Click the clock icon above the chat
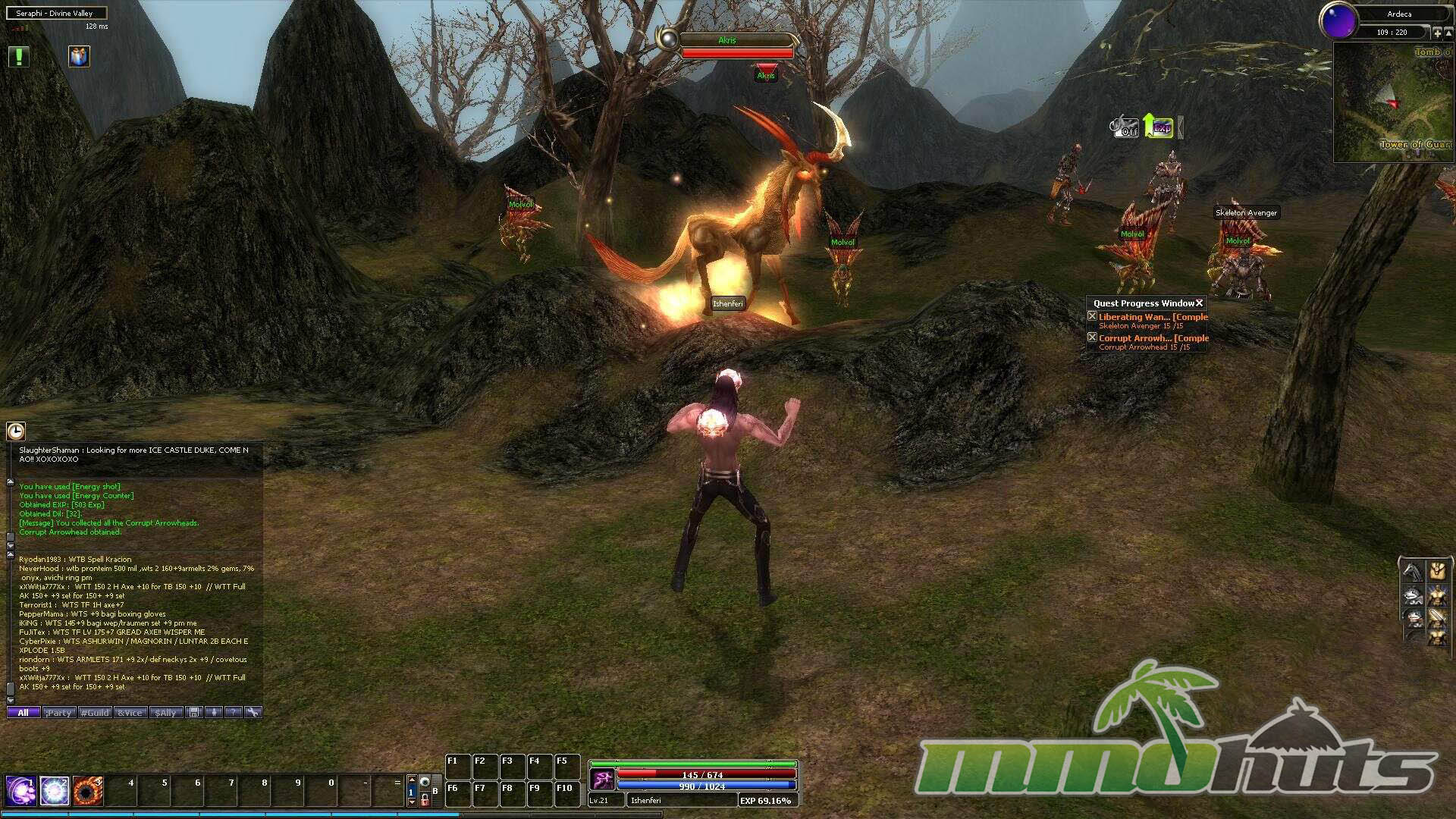 (x=16, y=431)
